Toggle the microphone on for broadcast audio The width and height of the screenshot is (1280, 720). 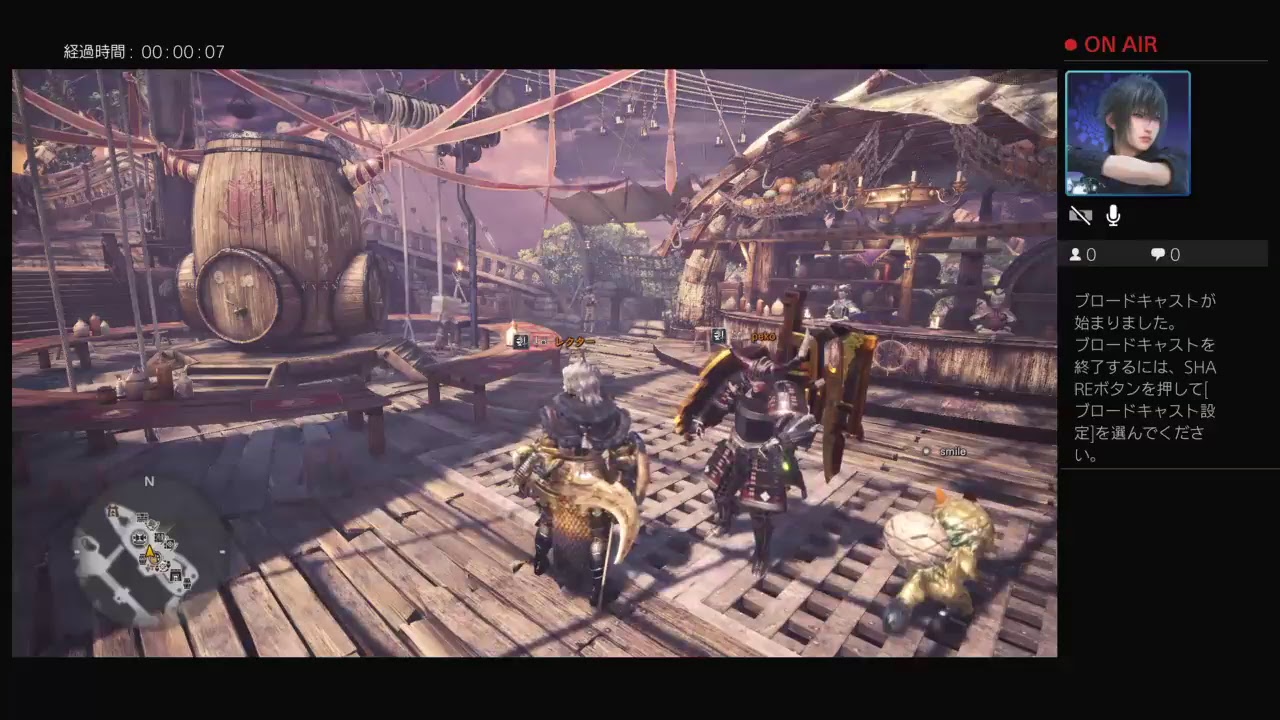(1112, 215)
